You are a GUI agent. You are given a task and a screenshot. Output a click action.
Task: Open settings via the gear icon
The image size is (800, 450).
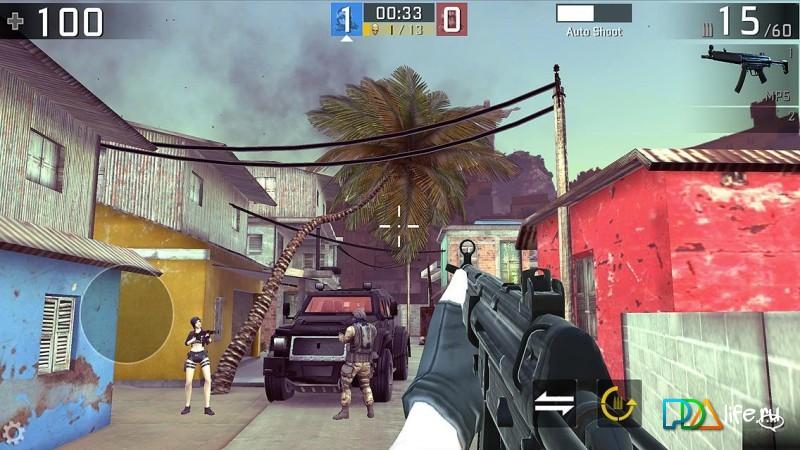(x=12, y=432)
